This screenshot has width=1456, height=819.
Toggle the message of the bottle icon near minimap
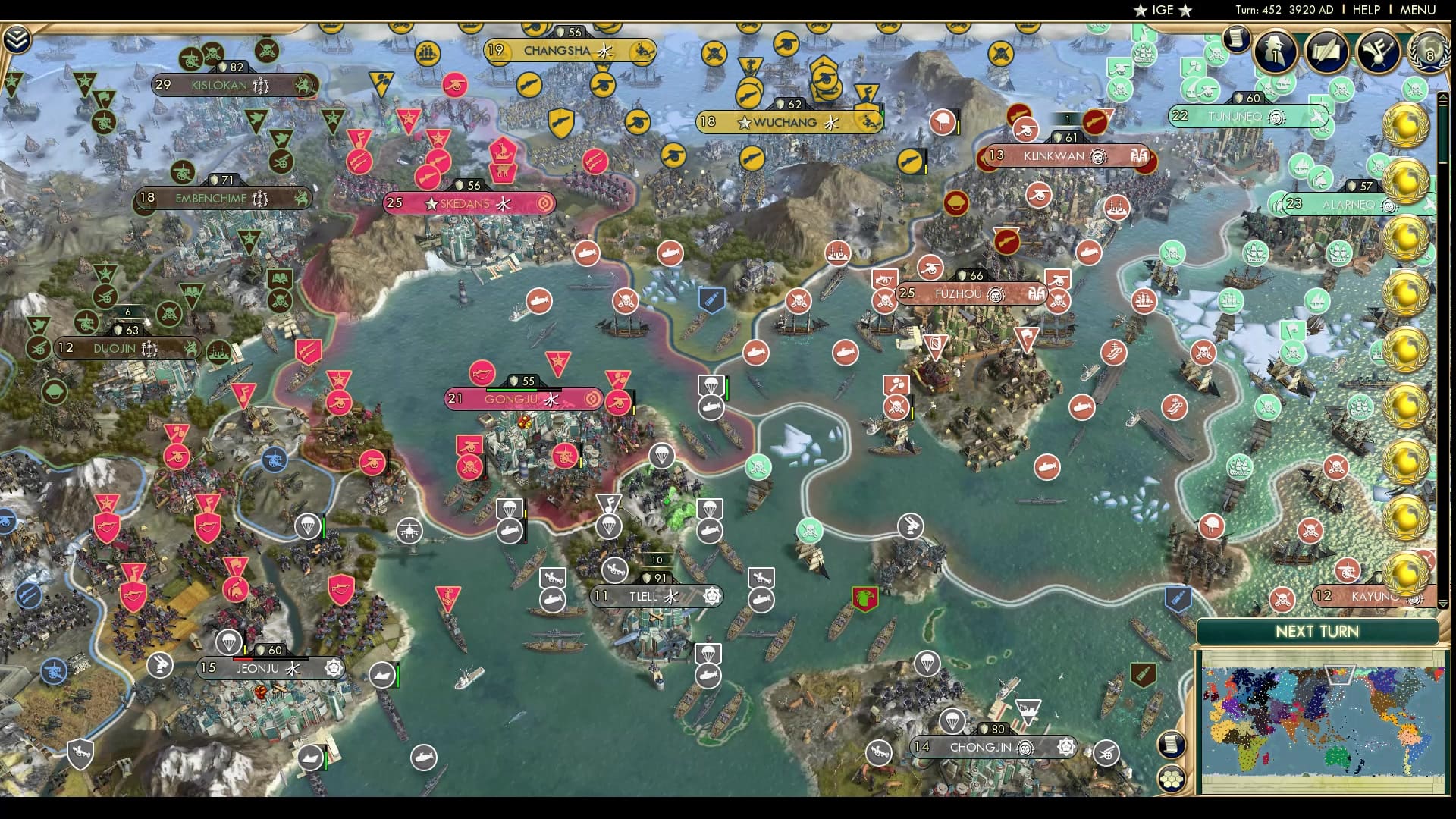click(1142, 673)
